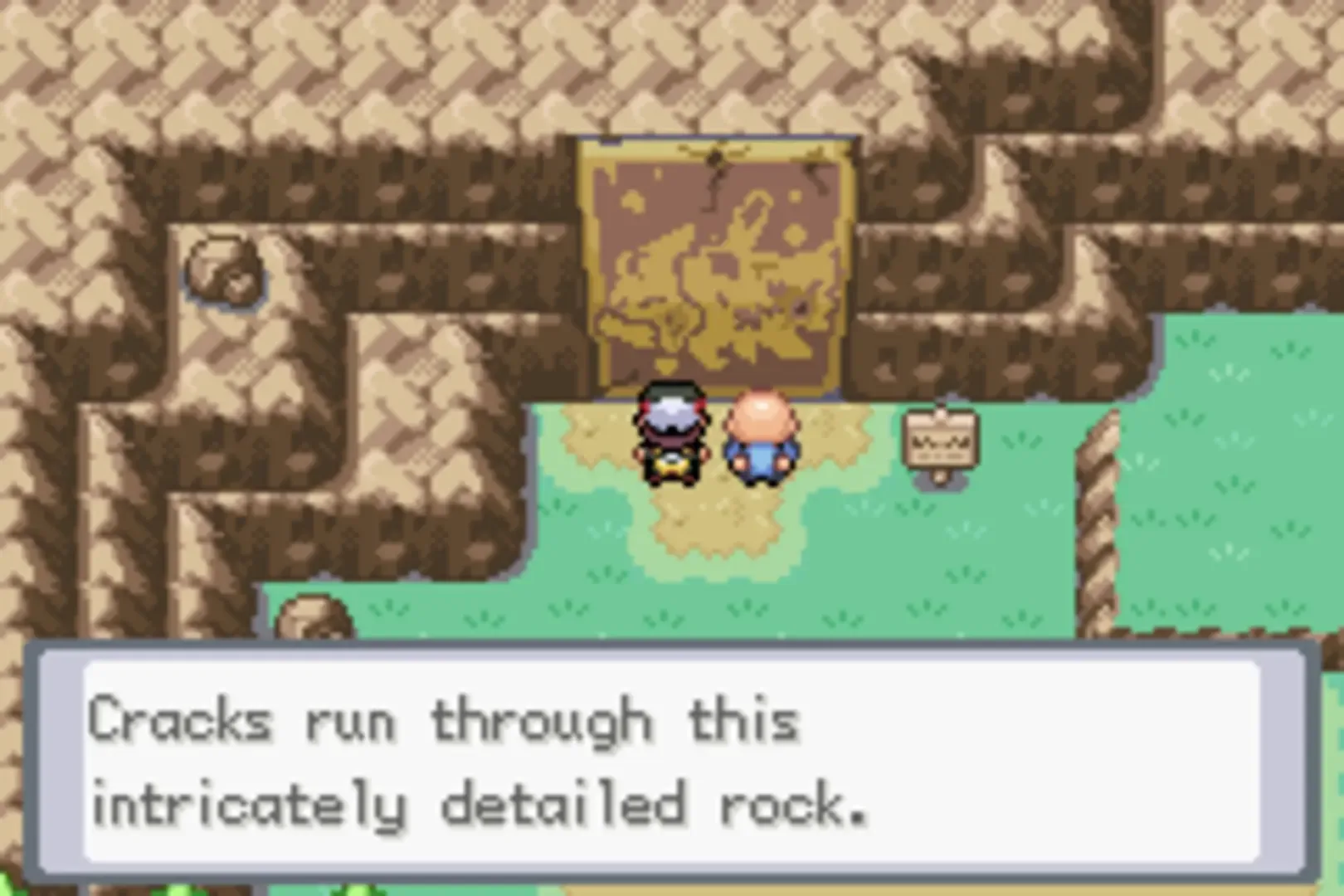Click the NPC's blue outfit

click(x=760, y=460)
